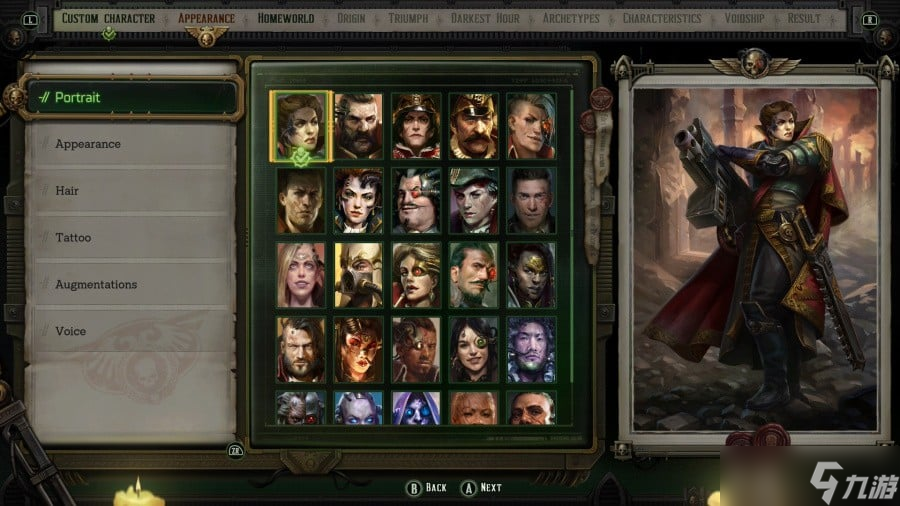
Task: Choose the blonde woman portrait
Action: 301,275
